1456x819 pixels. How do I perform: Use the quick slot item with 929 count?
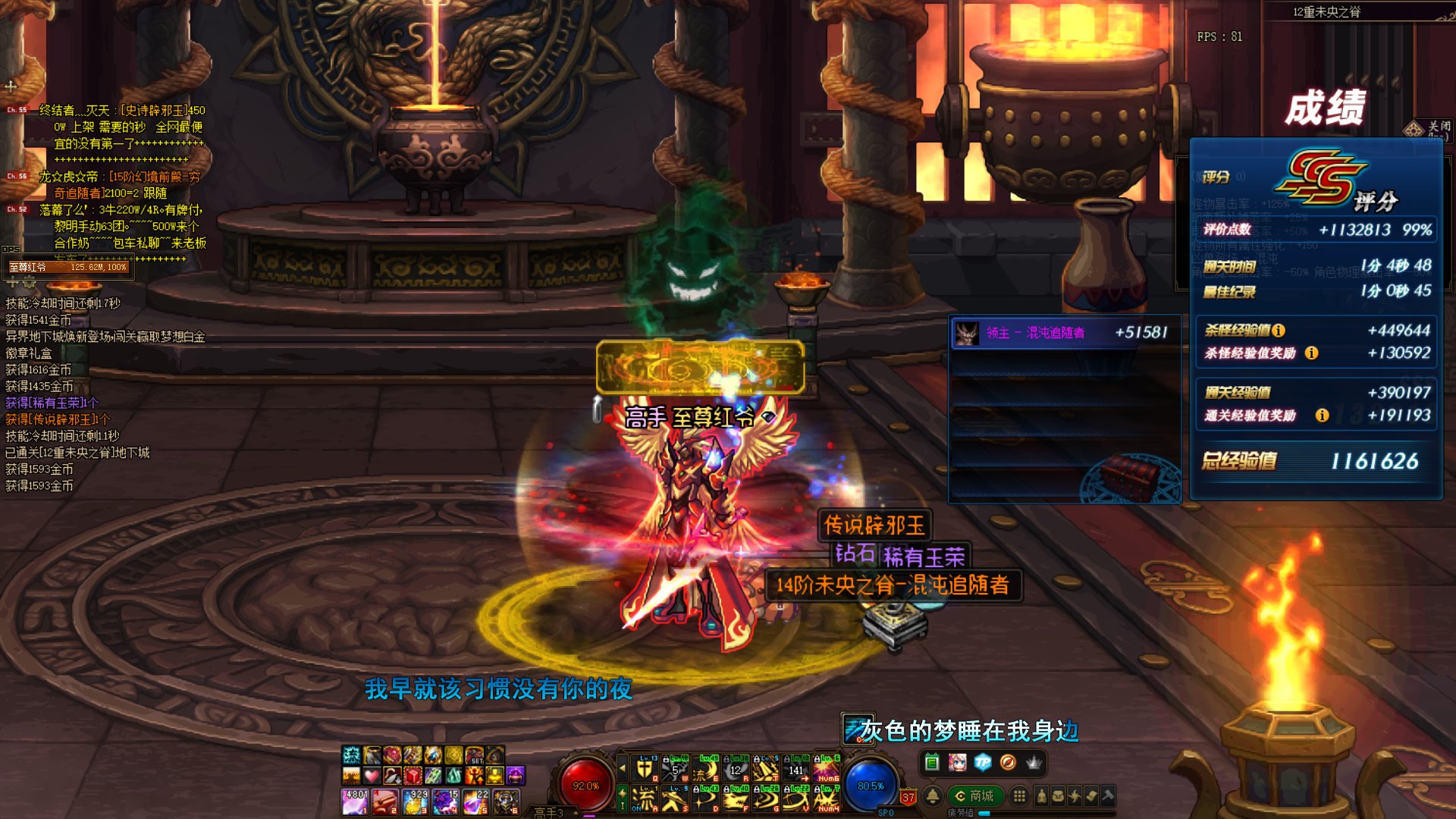click(416, 802)
